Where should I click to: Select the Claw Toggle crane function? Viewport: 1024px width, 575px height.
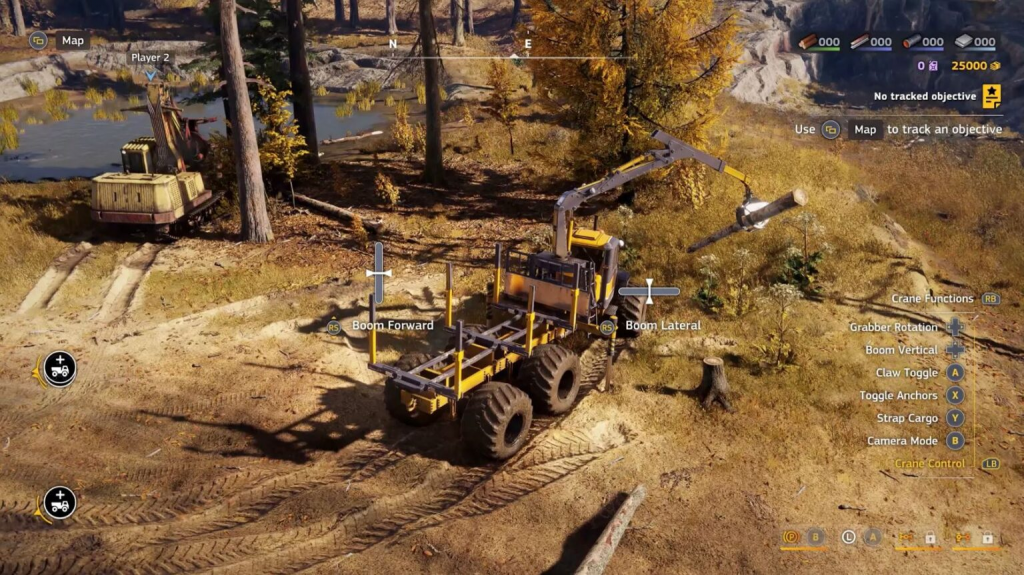(x=906, y=373)
